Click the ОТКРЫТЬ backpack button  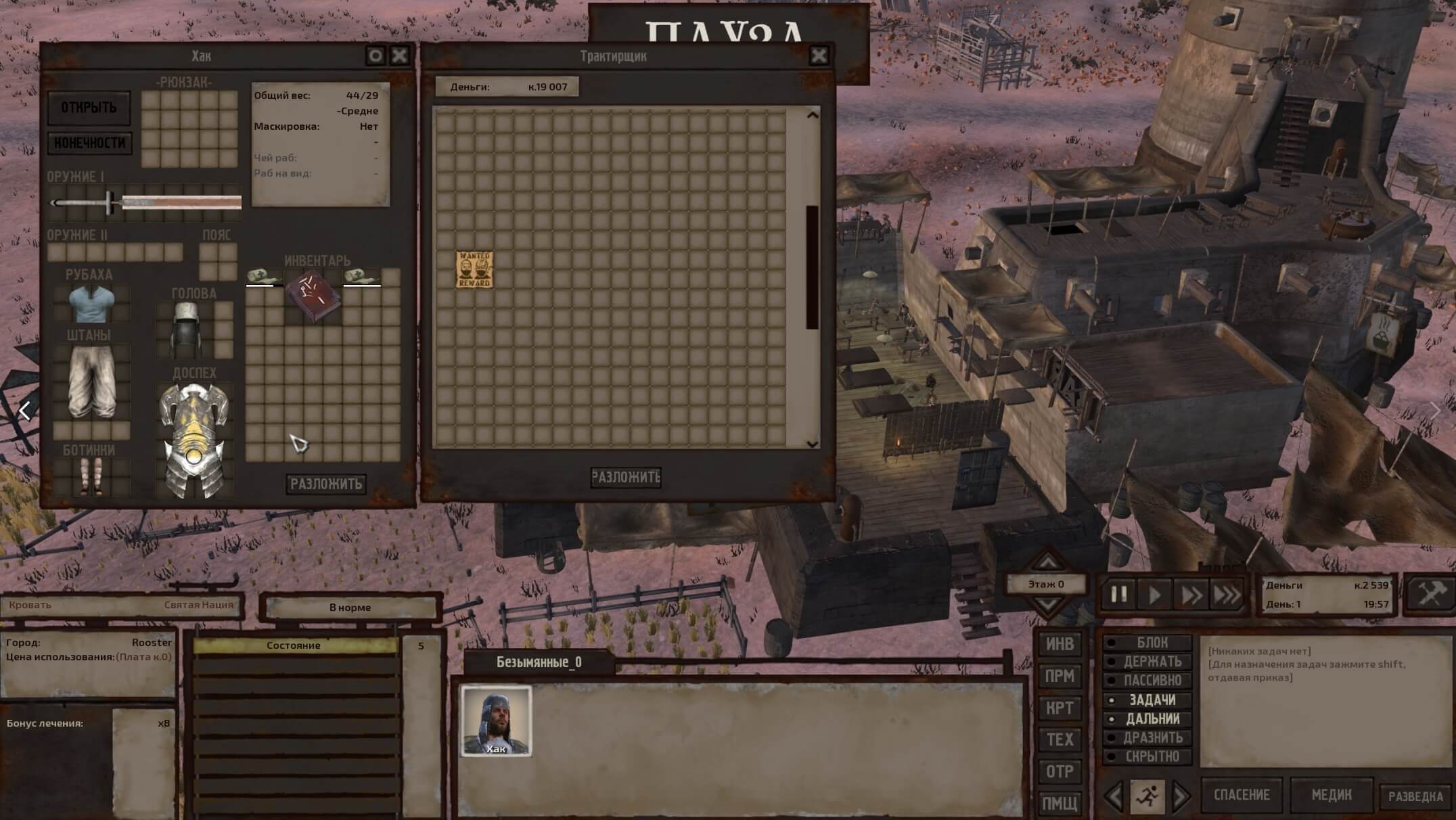point(89,108)
